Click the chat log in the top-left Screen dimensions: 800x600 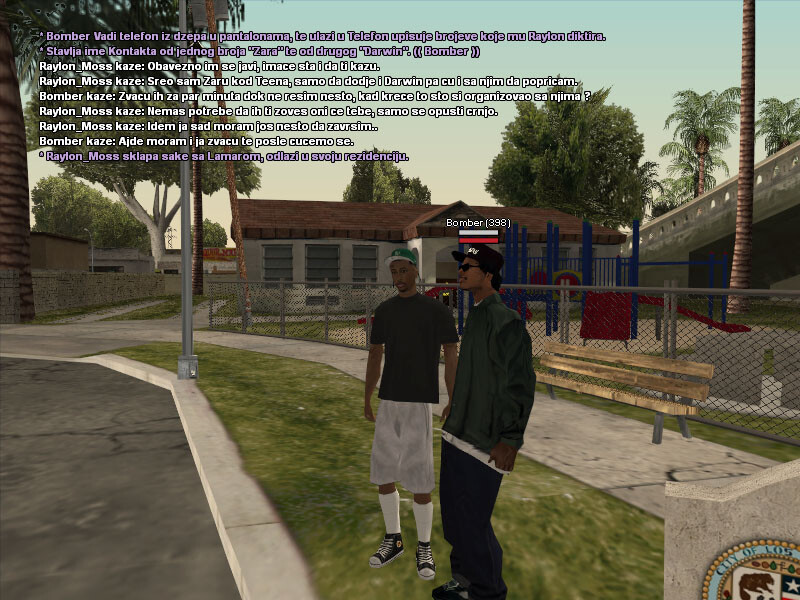pyautogui.click(x=320, y=96)
